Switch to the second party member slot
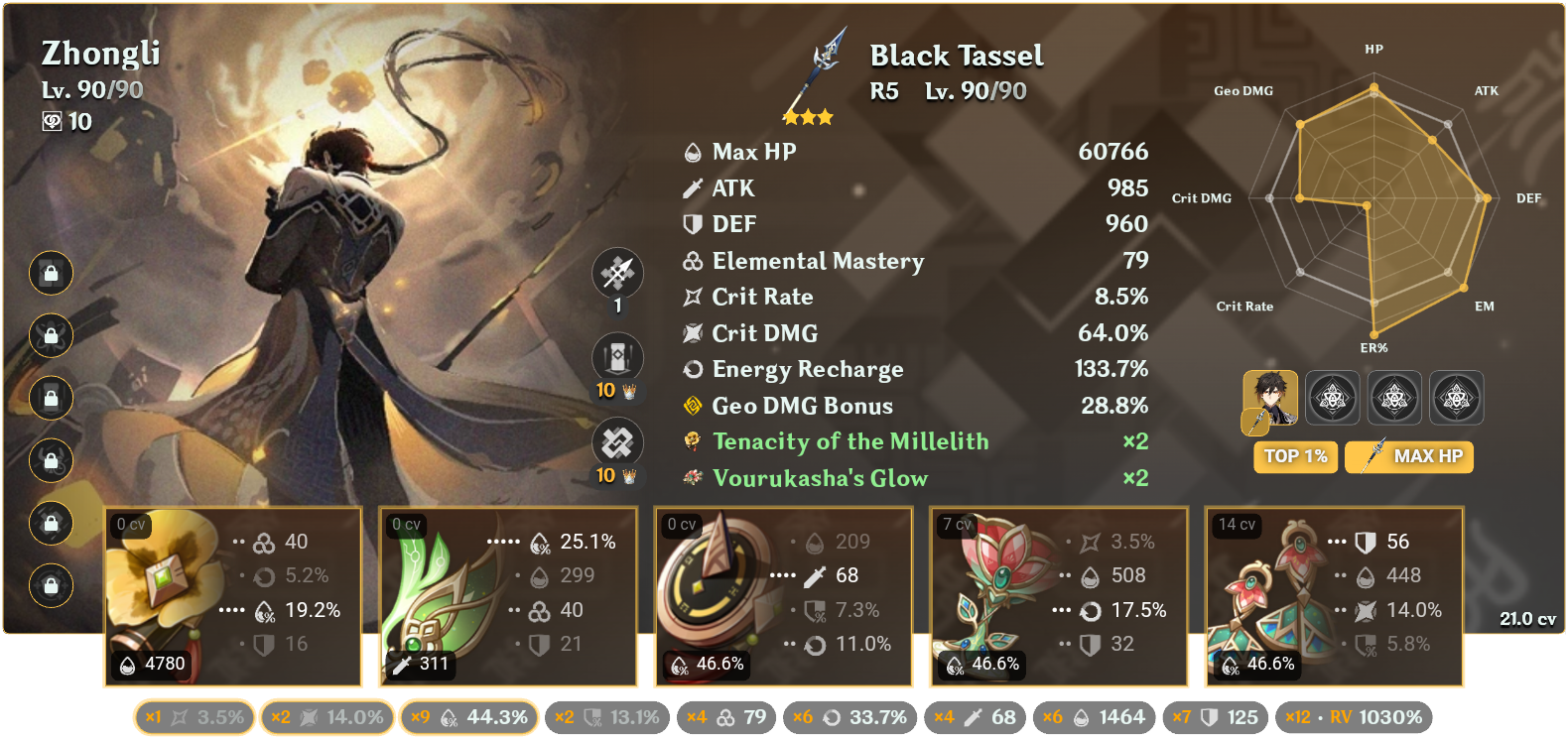Viewport: 1568px width, 741px height. (x=1333, y=398)
